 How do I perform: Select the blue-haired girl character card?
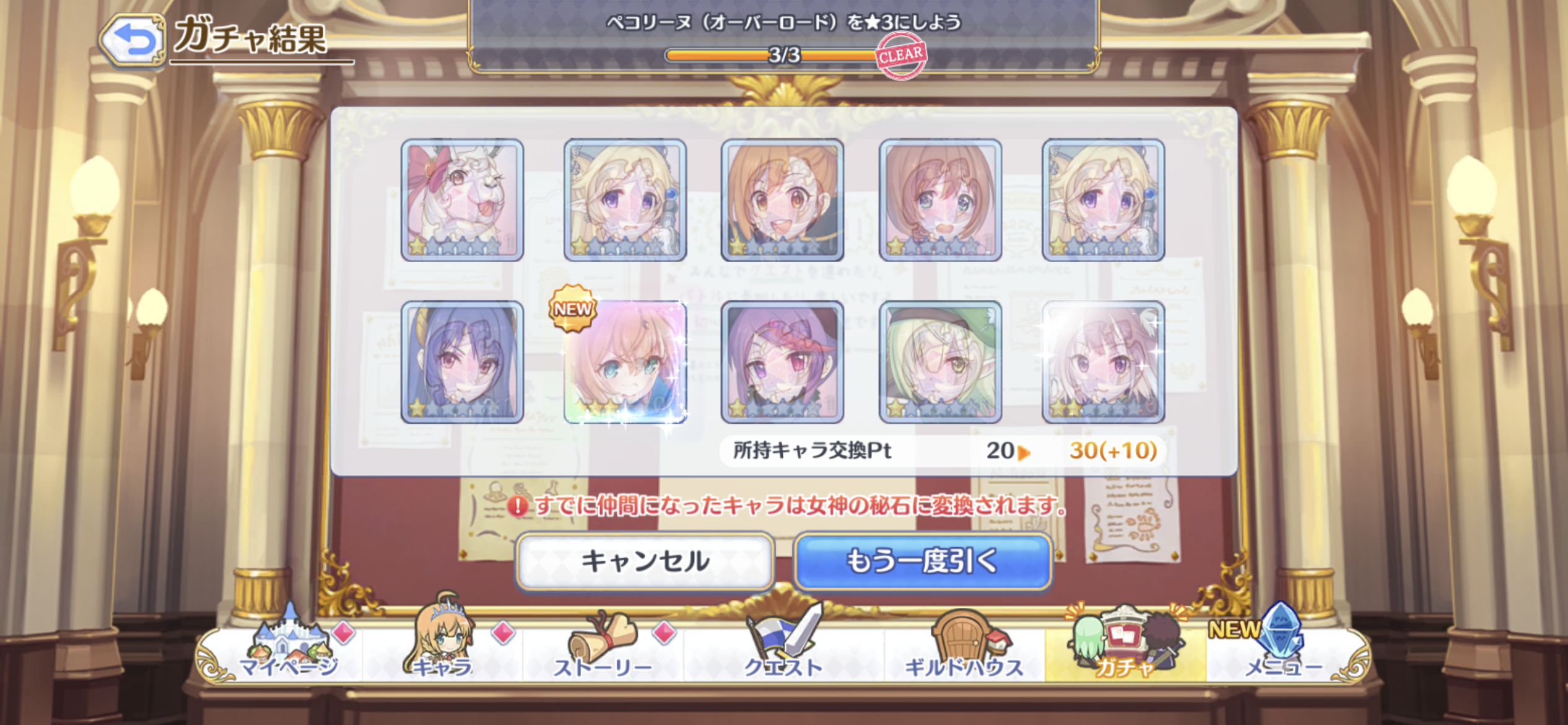point(462,362)
